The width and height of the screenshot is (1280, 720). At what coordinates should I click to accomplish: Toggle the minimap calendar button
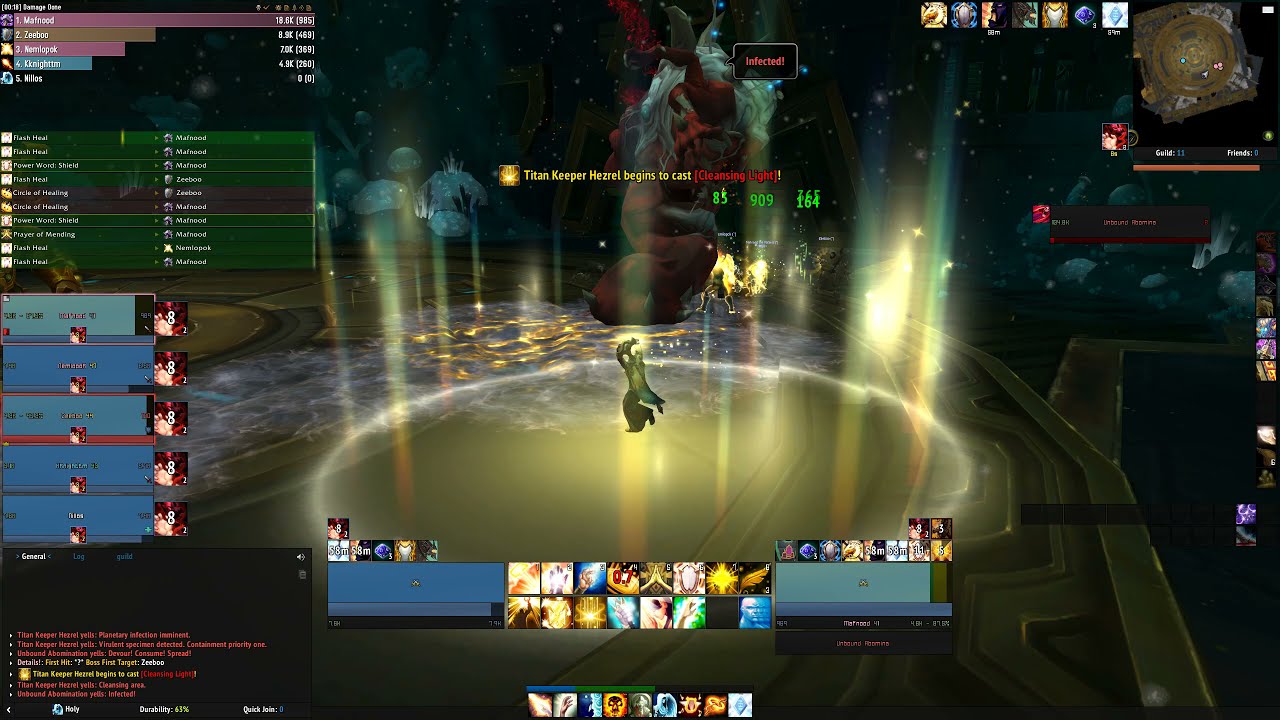pyautogui.click(x=1268, y=10)
